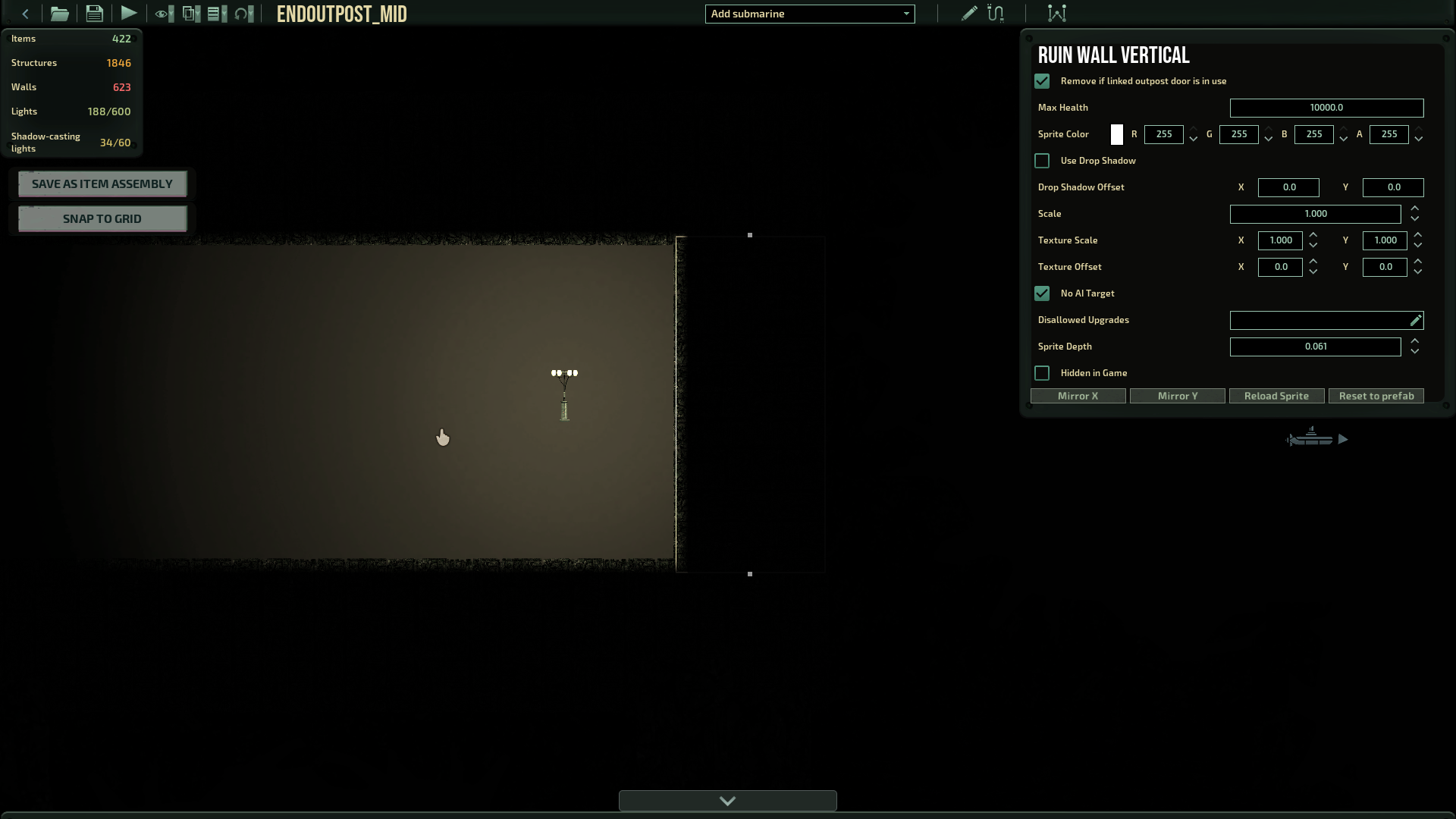Screen dimensions: 1456x819
Task: Click the back arrow at top left
Action: (x=25, y=13)
